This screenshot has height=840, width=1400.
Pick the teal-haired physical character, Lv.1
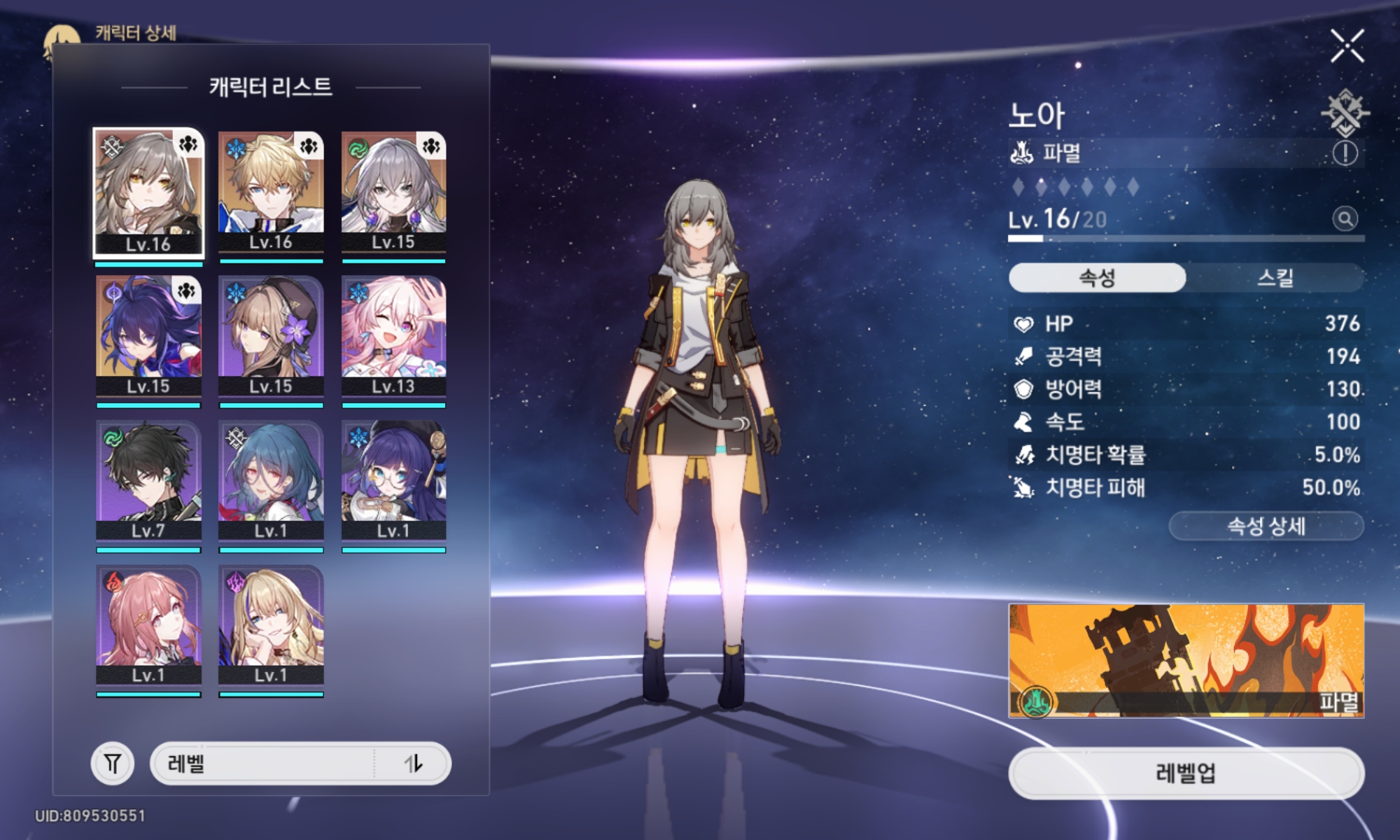pos(271,481)
